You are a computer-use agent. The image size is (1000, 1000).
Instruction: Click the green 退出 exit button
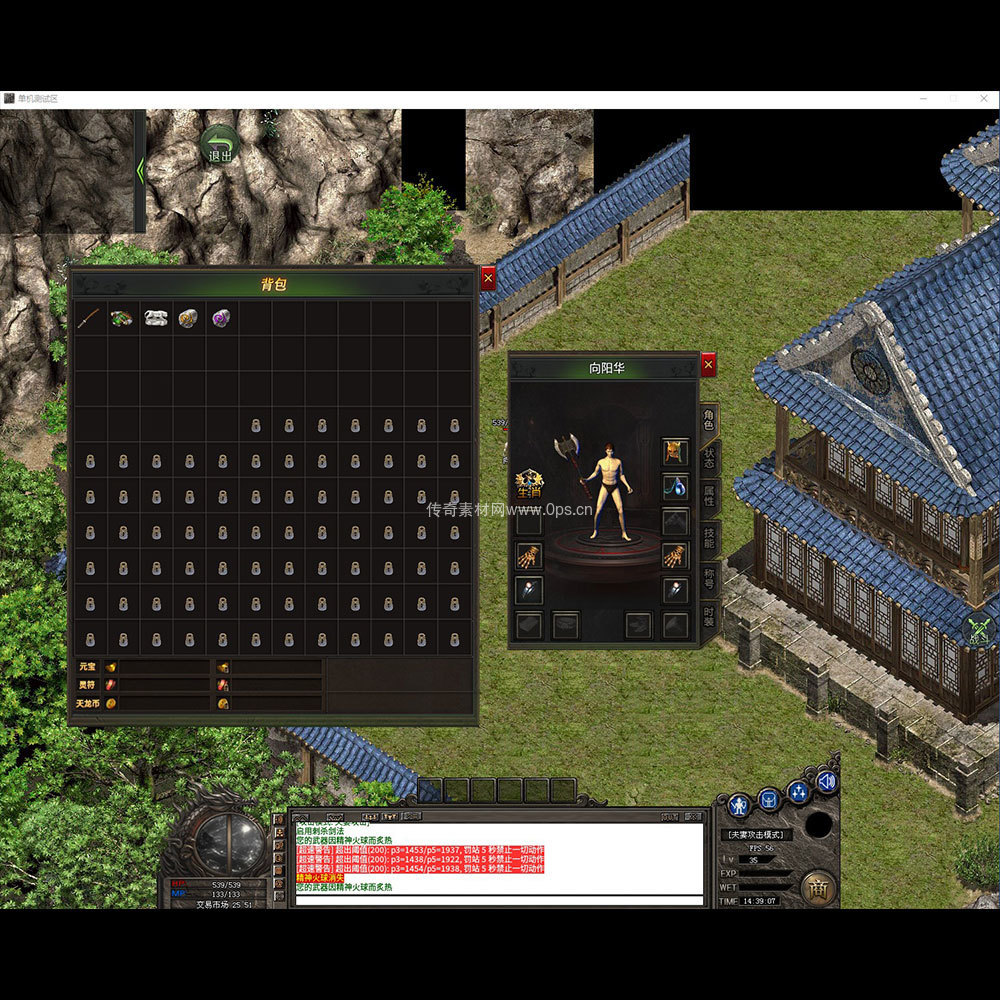(x=219, y=145)
